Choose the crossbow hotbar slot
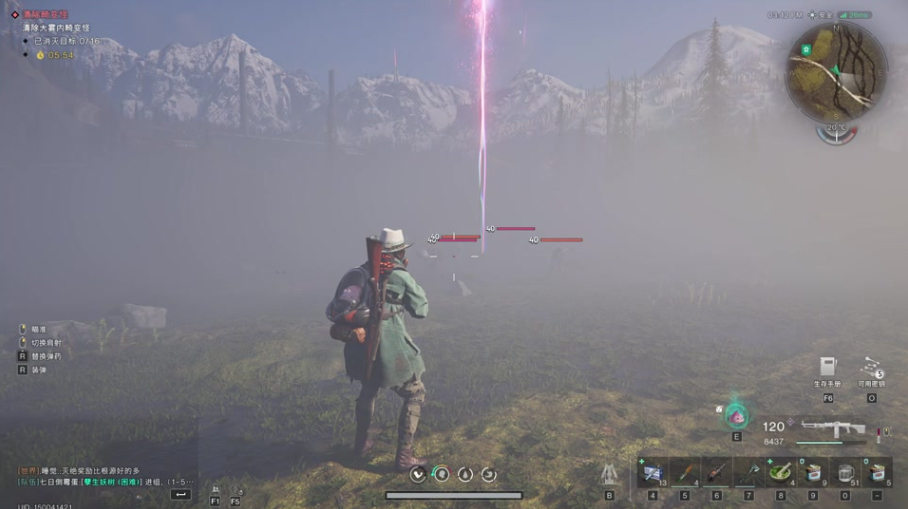 pos(717,472)
